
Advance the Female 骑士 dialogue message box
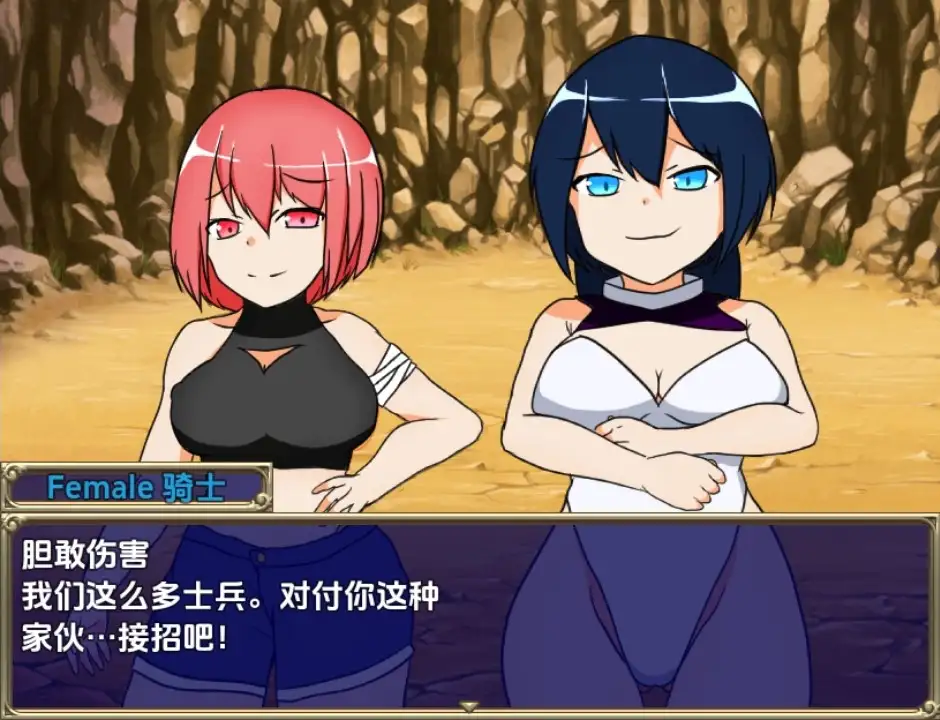[468, 610]
